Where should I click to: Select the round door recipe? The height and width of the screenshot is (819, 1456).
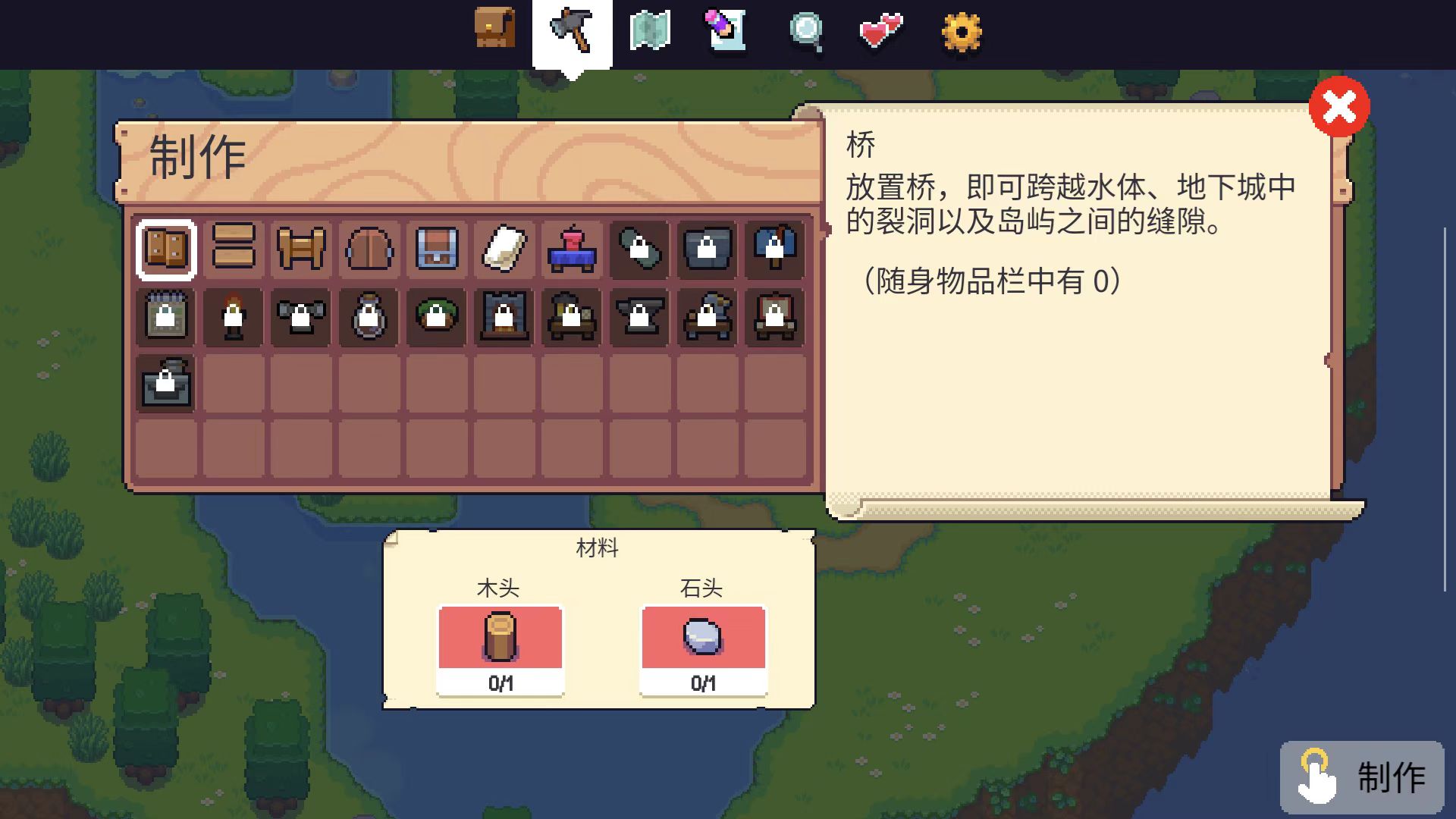pyautogui.click(x=366, y=250)
